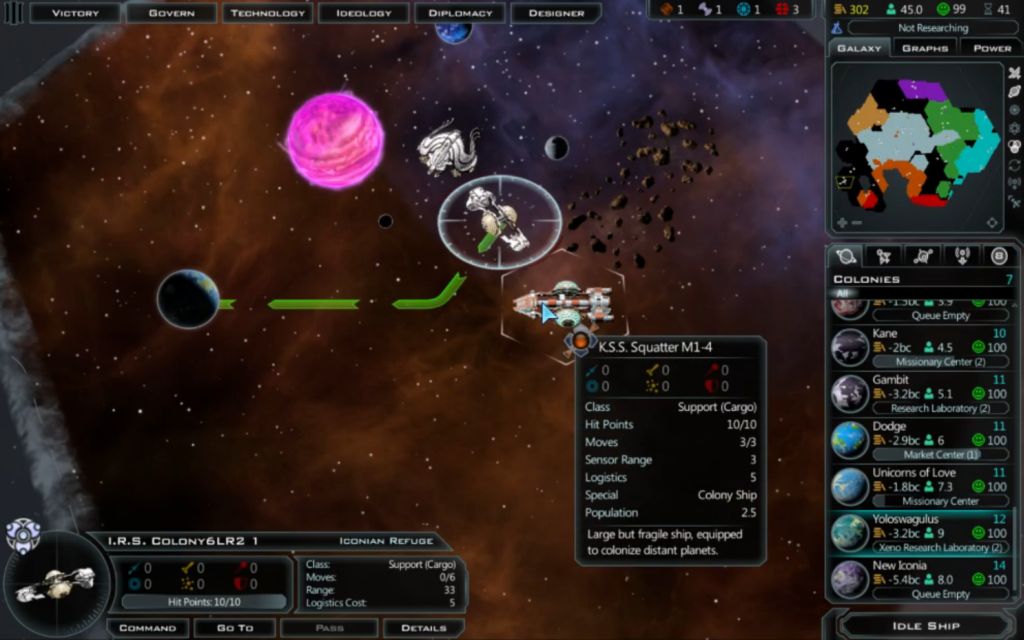
Task: Switch to the Galaxy minimap tab
Action: coord(859,48)
